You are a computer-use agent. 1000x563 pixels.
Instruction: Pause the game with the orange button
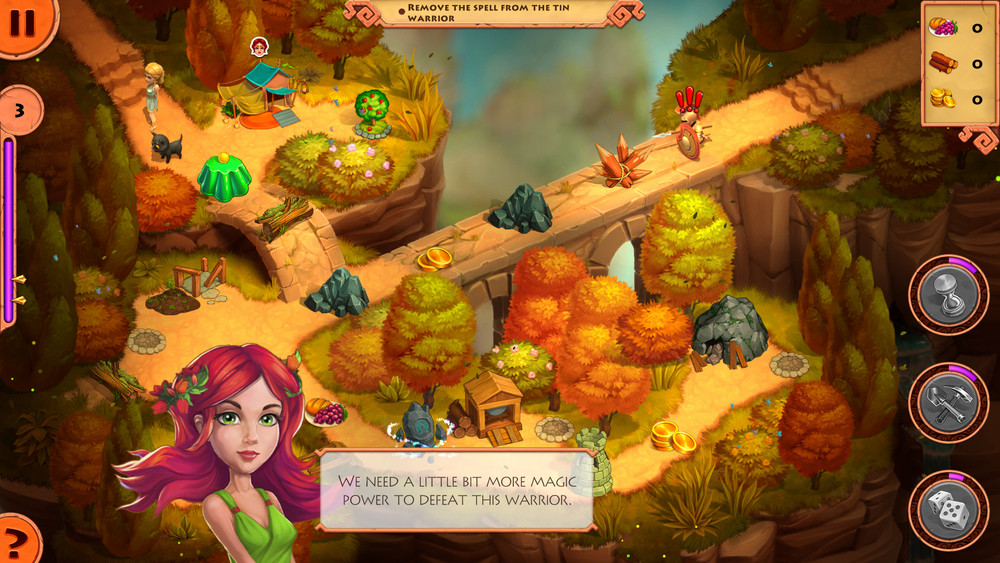coord(22,22)
